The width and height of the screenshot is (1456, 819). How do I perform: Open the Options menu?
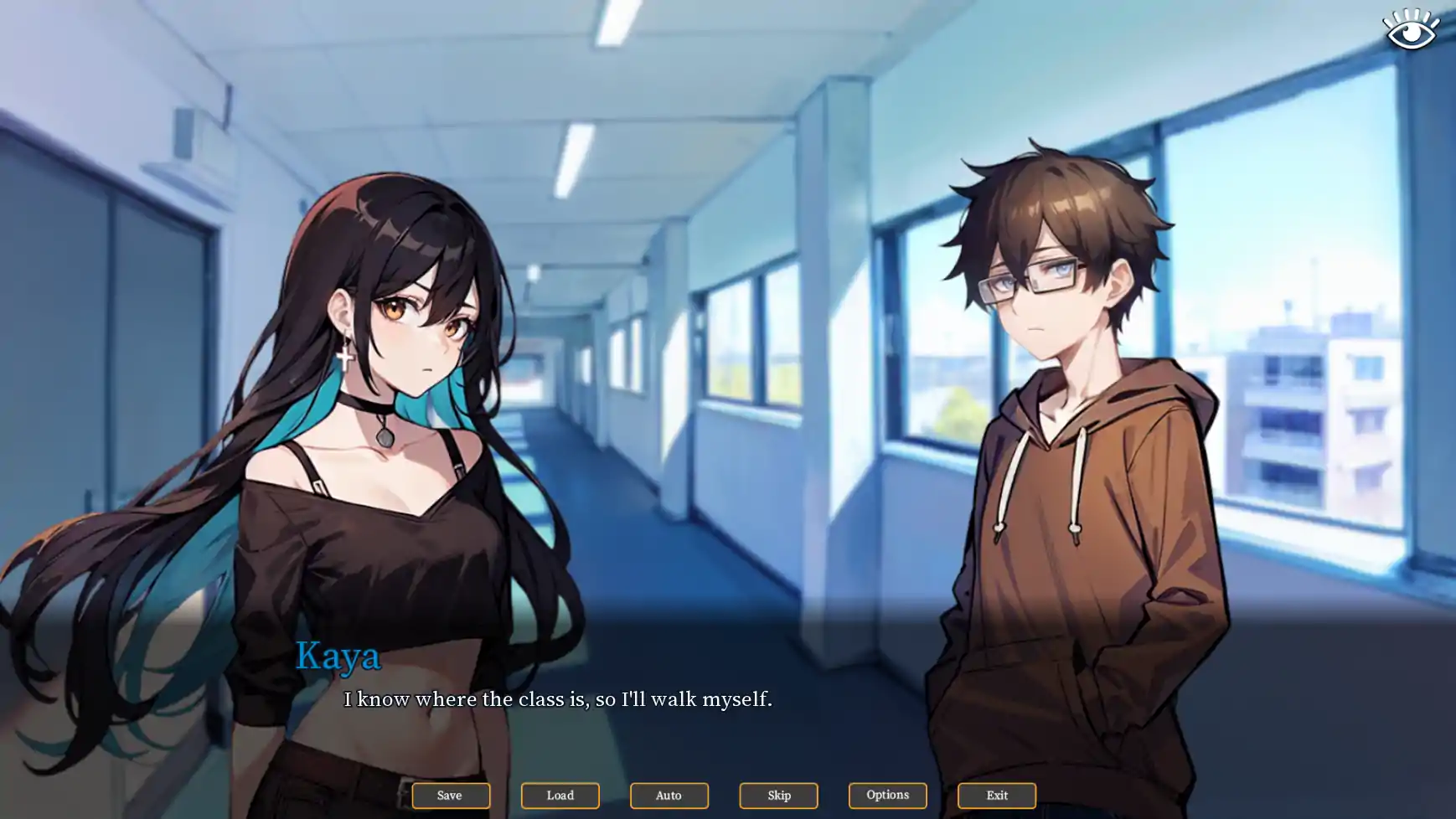point(887,795)
